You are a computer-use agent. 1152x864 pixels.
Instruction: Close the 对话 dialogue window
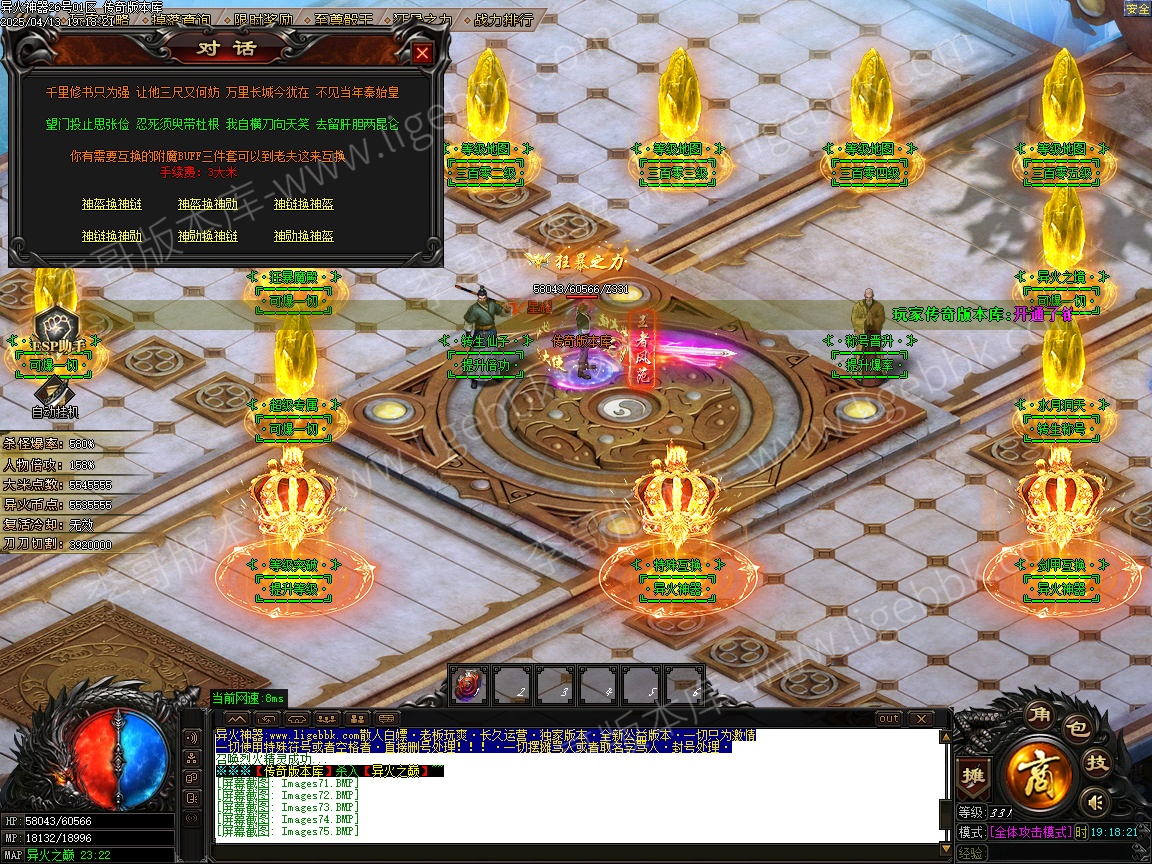(423, 54)
